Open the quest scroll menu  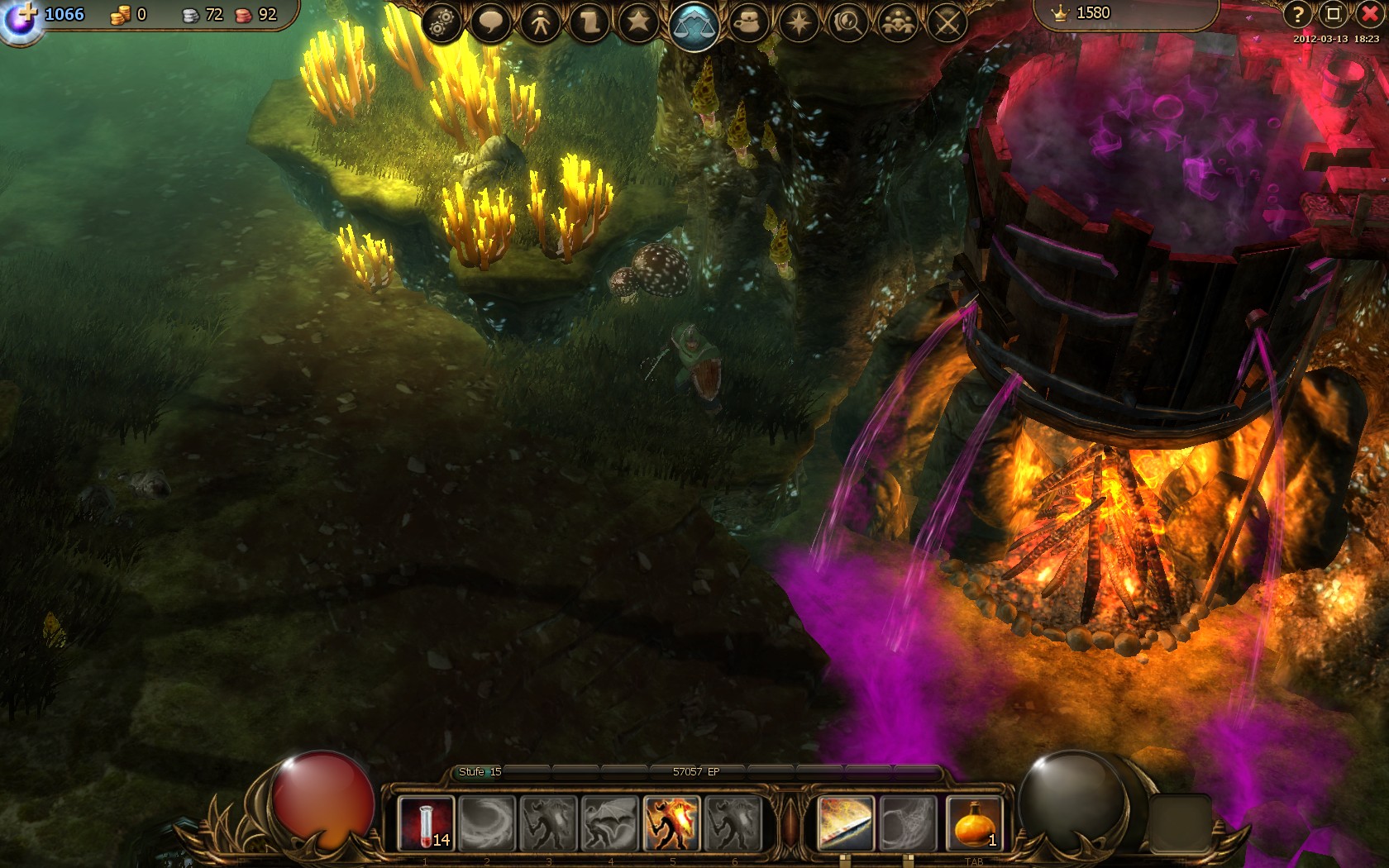589,22
